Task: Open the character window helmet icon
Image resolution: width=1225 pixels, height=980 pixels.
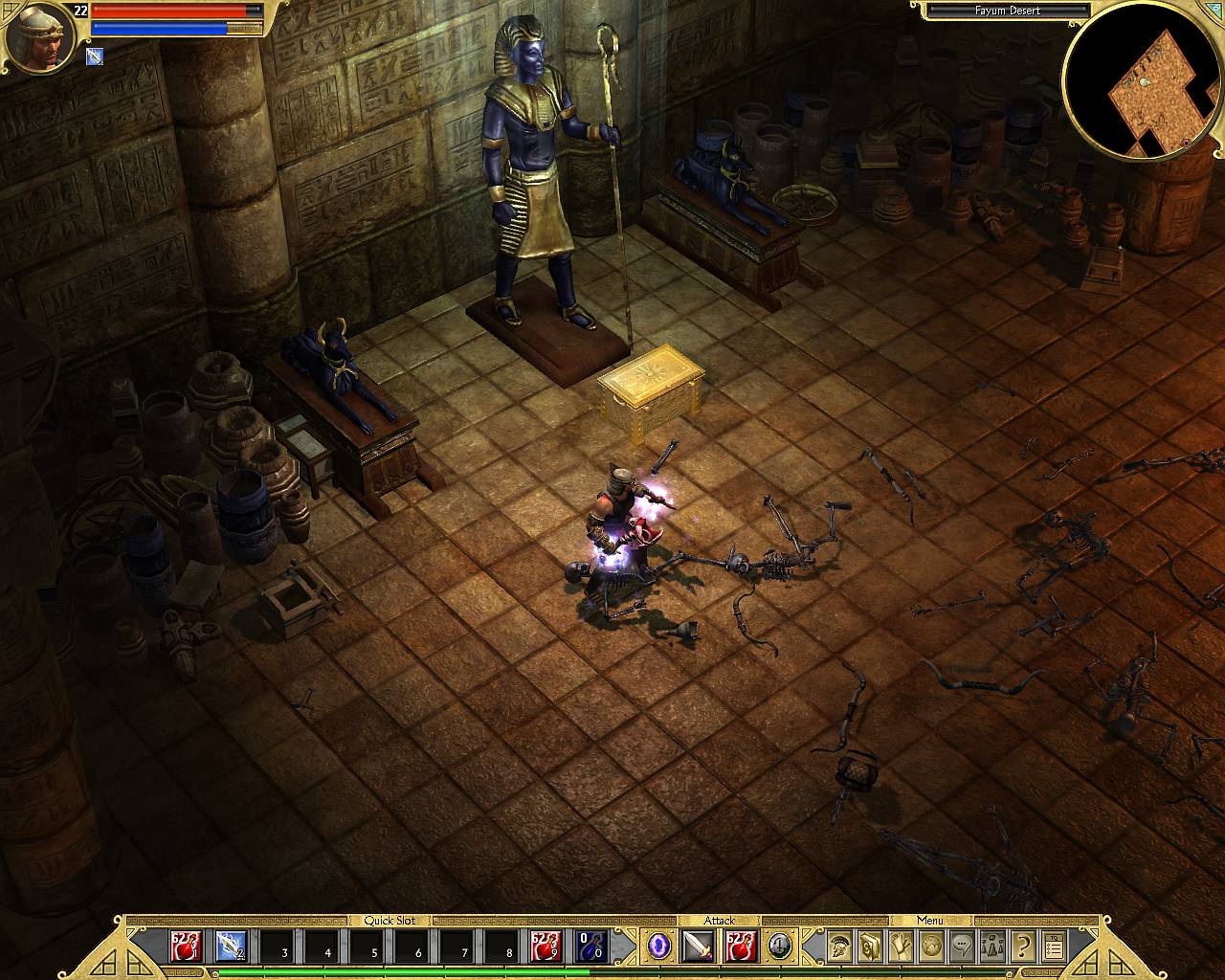Action: pyautogui.click(x=839, y=947)
